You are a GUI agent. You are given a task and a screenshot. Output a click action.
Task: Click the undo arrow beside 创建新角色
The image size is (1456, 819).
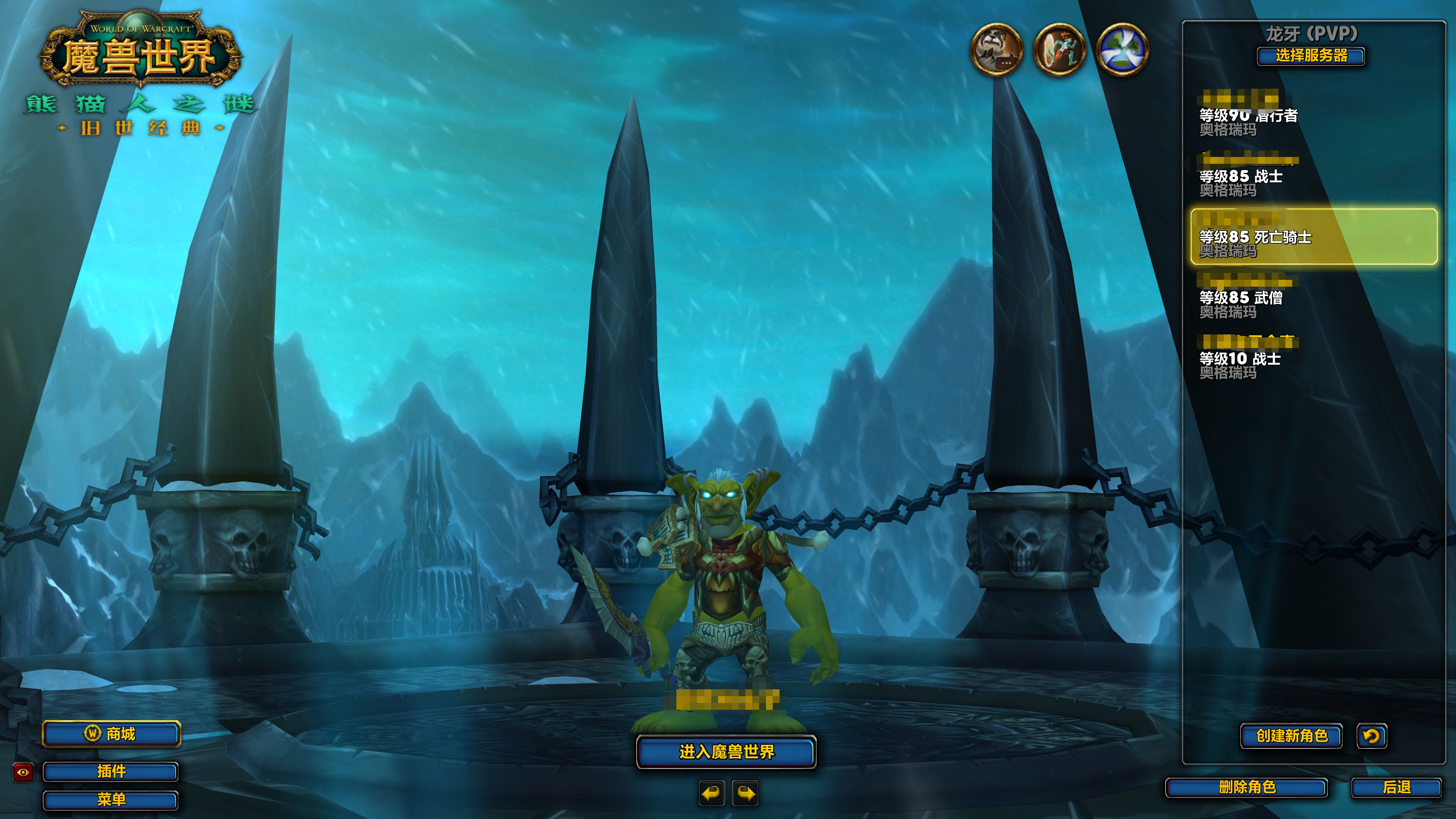click(1371, 735)
